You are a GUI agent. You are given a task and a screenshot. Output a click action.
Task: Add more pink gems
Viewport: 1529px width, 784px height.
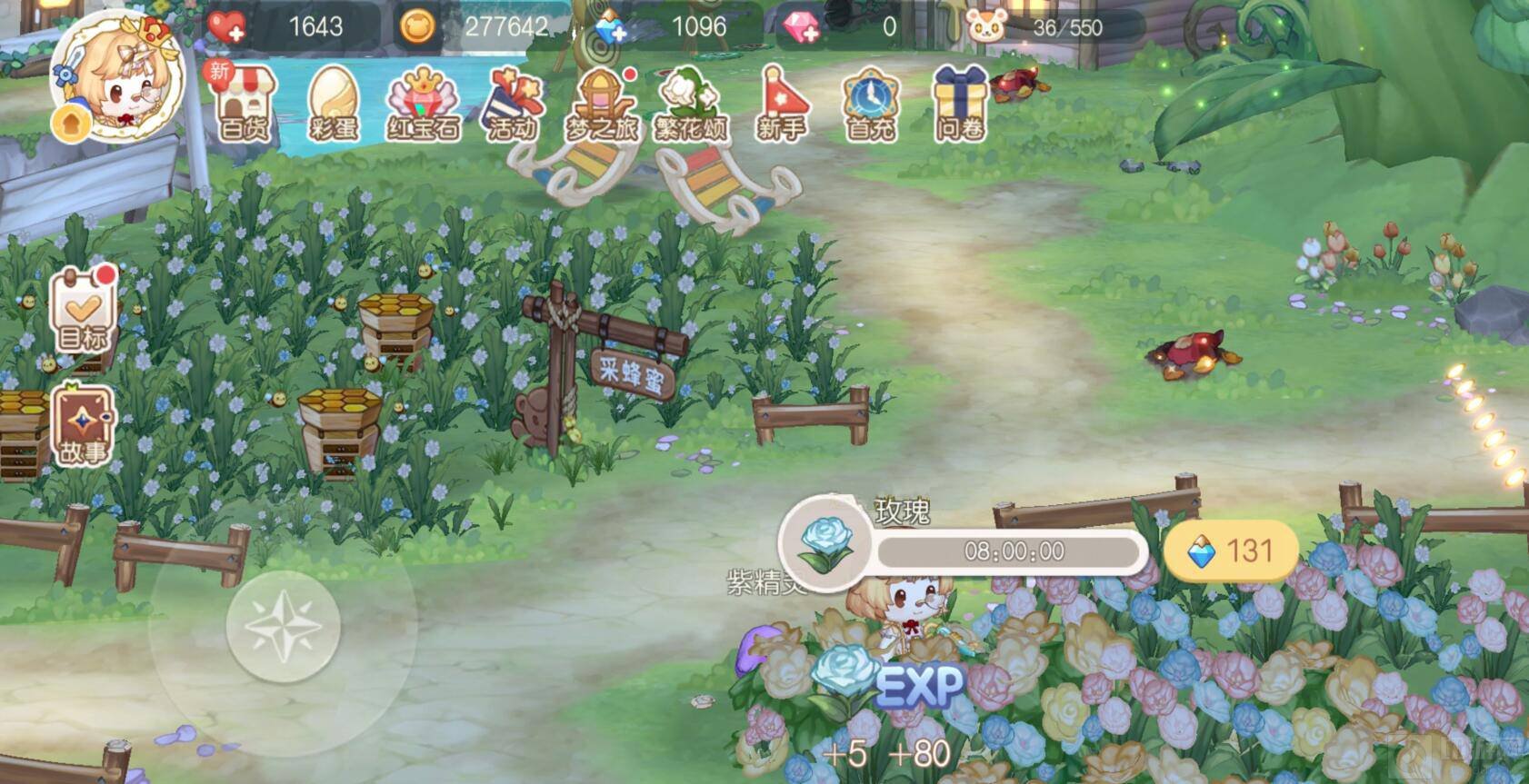(x=802, y=27)
